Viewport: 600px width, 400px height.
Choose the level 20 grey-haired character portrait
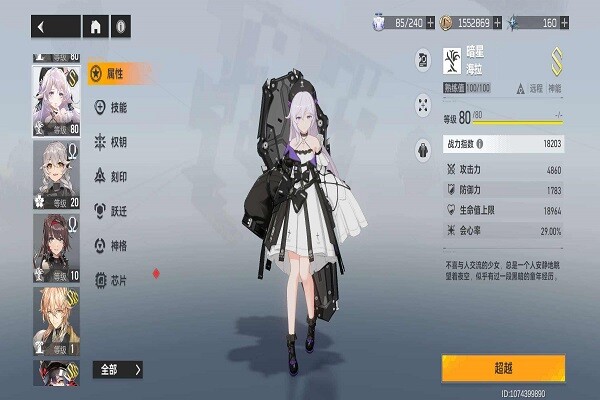58,172
